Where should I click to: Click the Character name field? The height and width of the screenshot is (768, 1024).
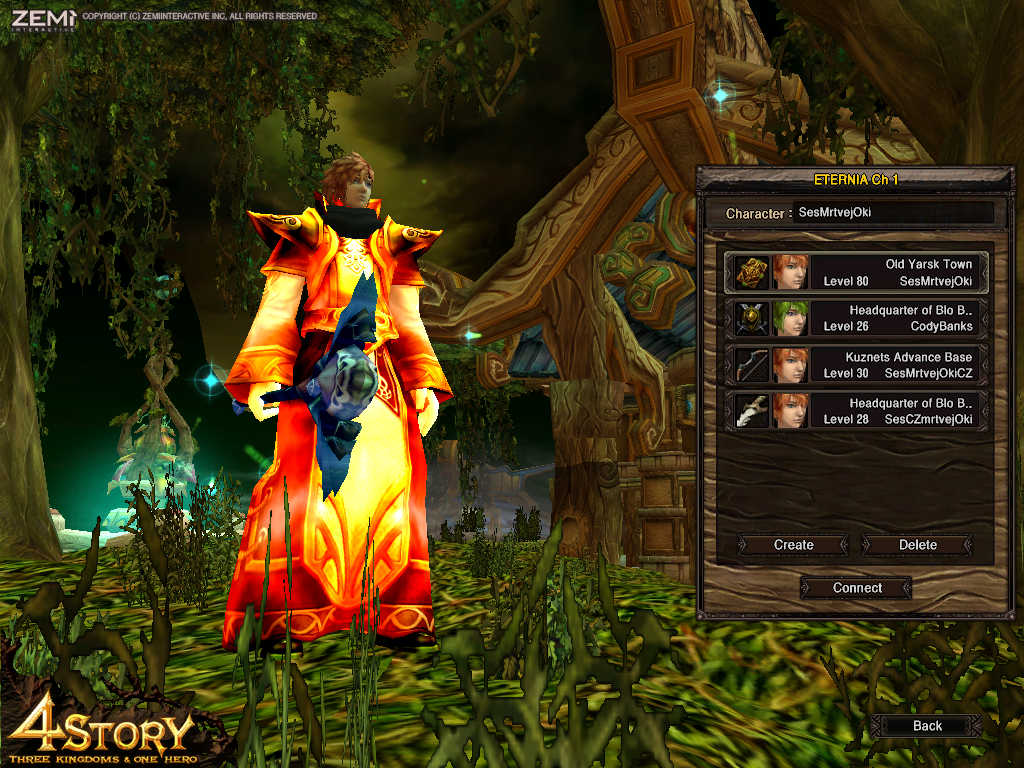pyautogui.click(x=893, y=213)
